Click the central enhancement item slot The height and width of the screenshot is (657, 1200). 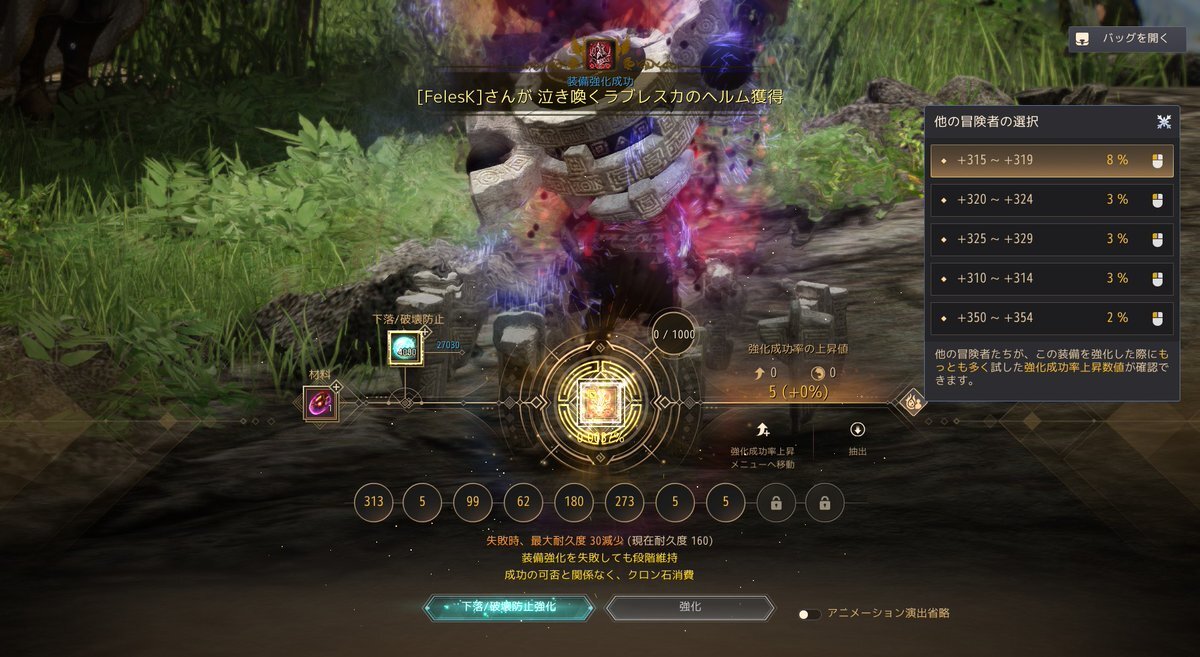pyautogui.click(x=600, y=404)
